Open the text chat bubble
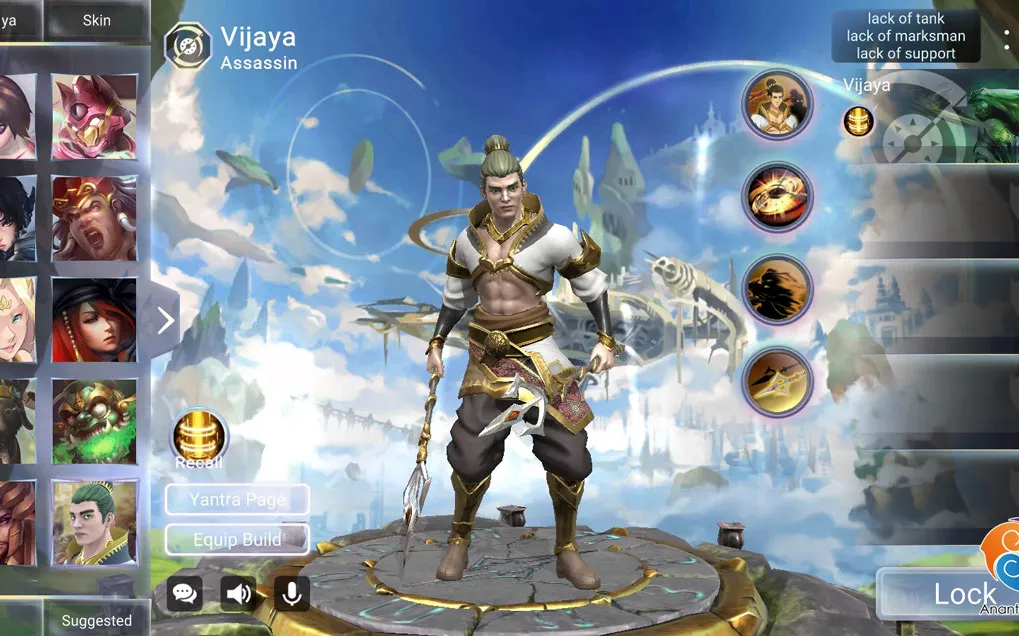Viewport: 1019px width, 636px height. click(x=185, y=593)
